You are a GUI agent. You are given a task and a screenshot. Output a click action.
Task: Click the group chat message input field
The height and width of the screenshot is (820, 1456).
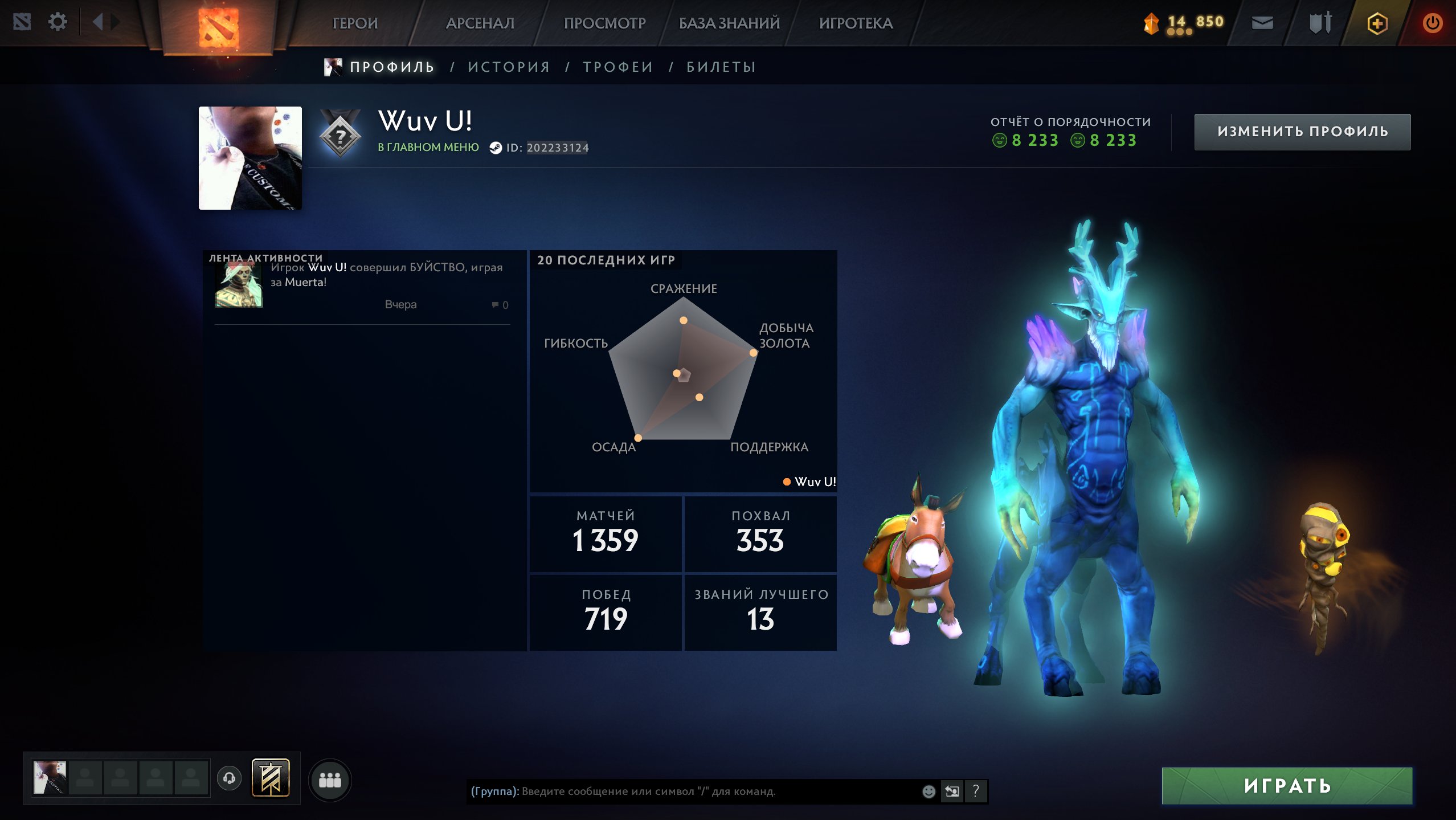[684, 792]
